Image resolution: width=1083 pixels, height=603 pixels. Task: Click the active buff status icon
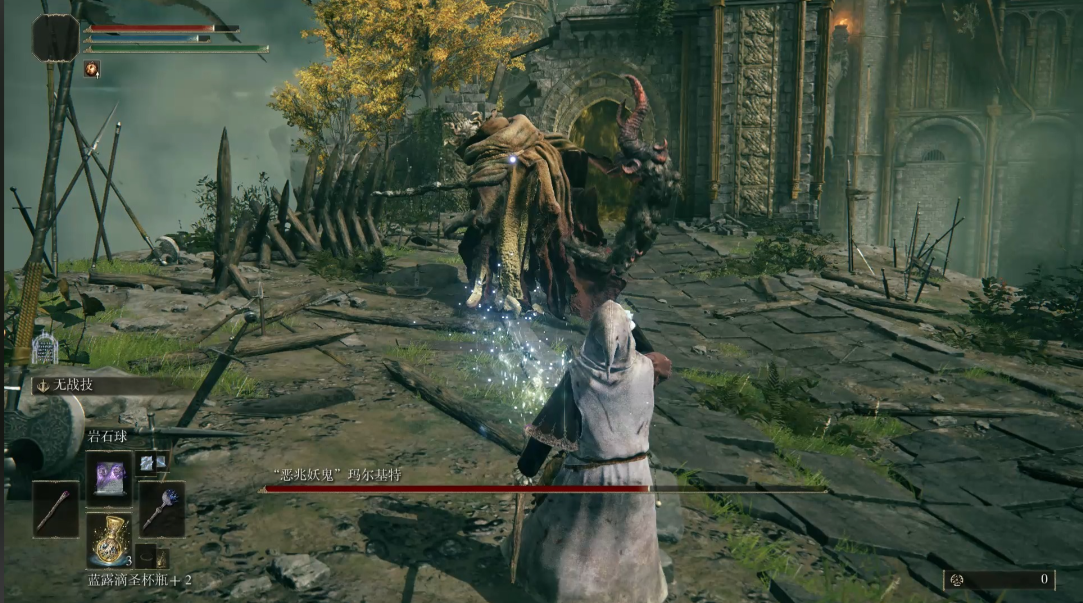point(92,68)
